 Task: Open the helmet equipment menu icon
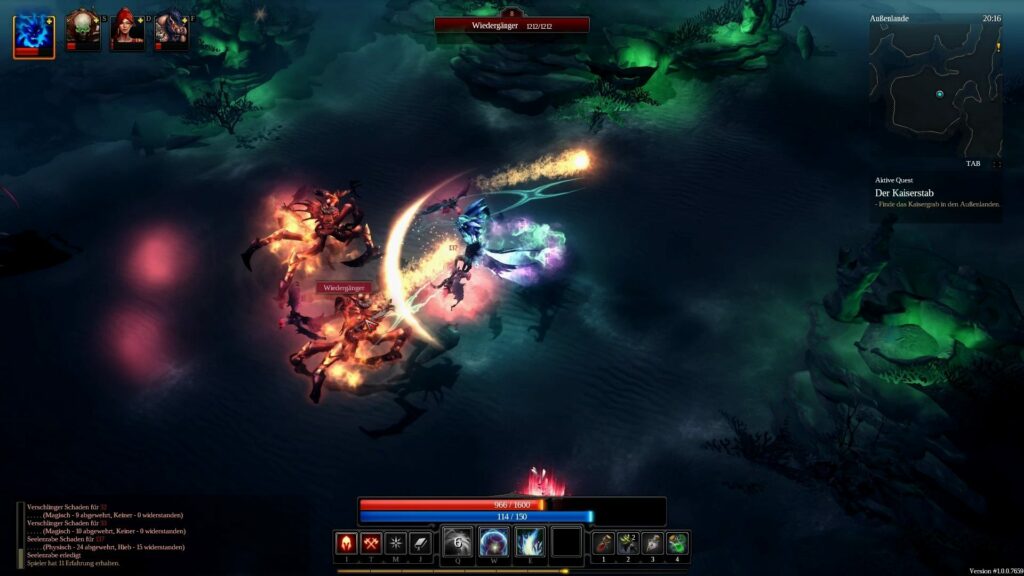click(x=346, y=543)
